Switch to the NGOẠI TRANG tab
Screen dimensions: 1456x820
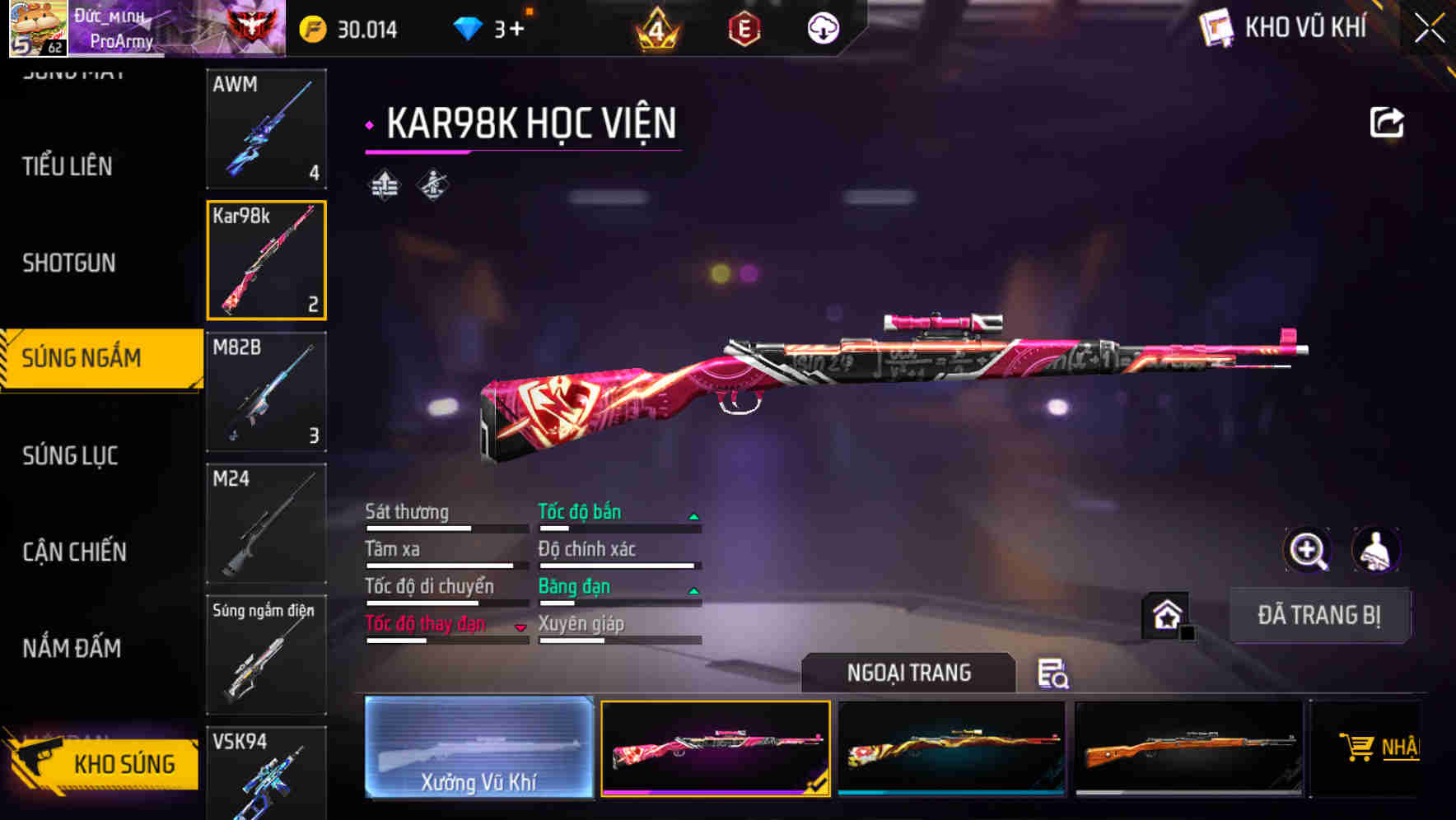[909, 673]
